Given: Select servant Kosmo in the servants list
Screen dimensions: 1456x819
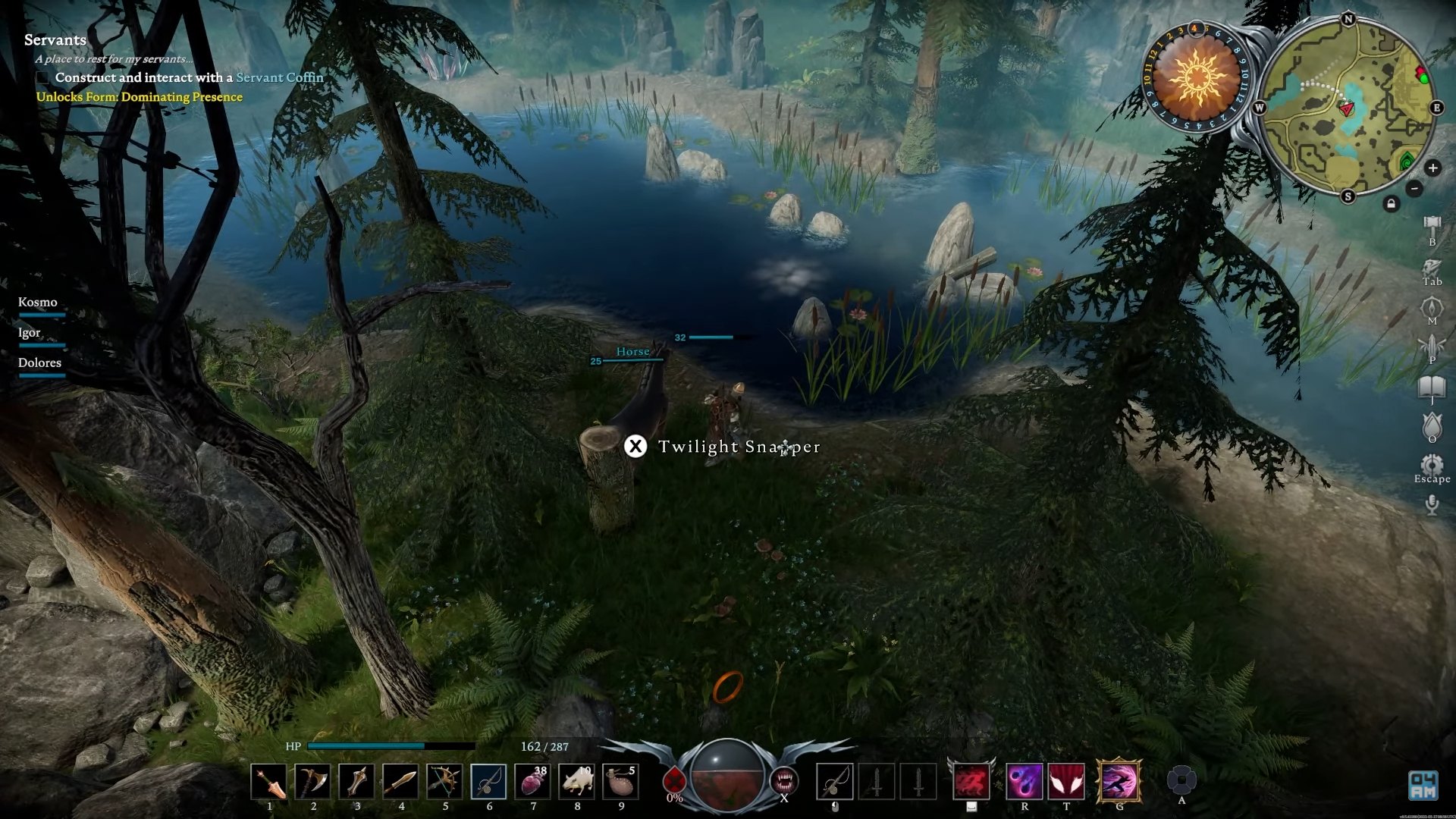Looking at the screenshot, I should click(38, 303).
